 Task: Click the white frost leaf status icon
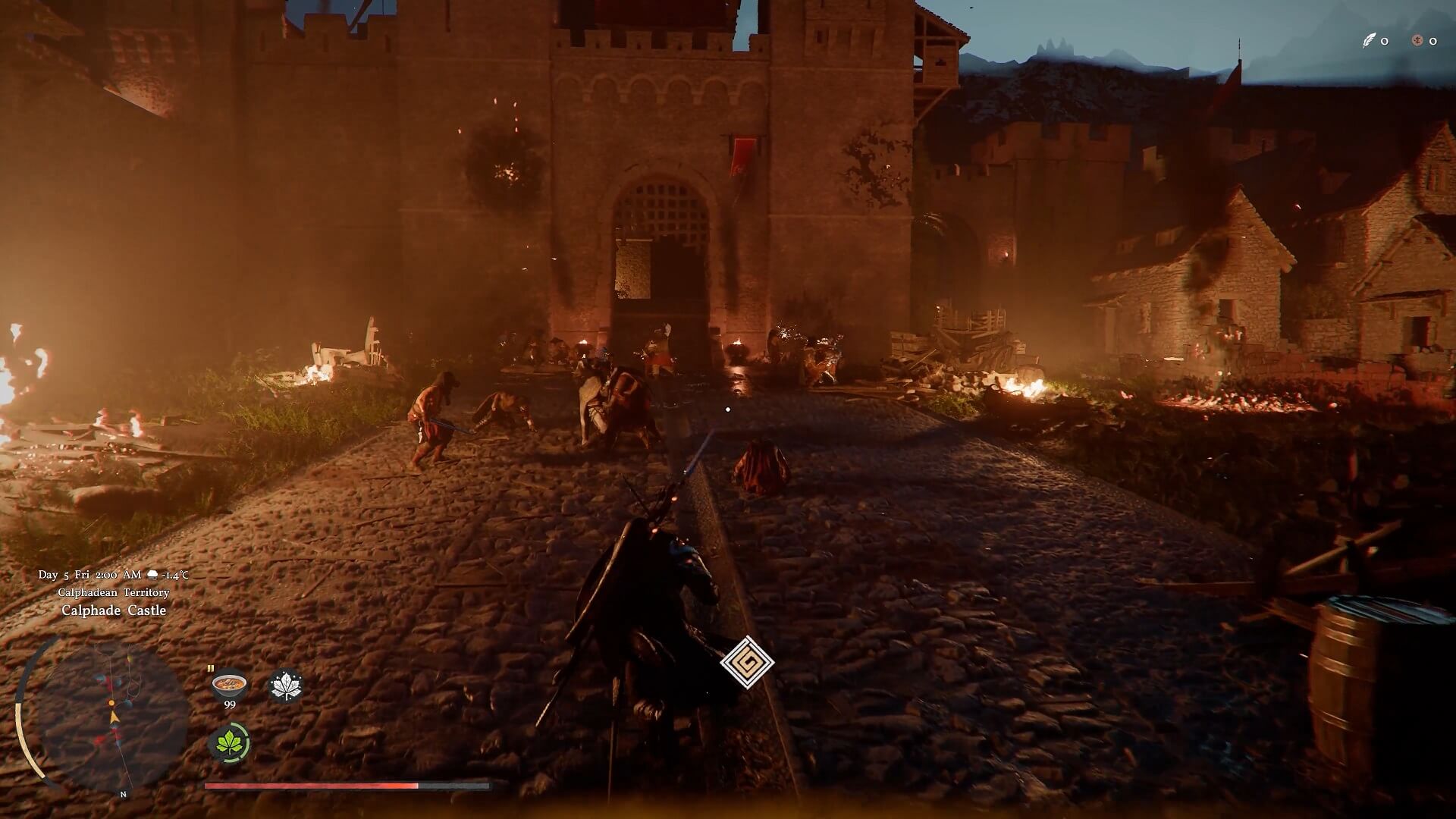point(287,684)
